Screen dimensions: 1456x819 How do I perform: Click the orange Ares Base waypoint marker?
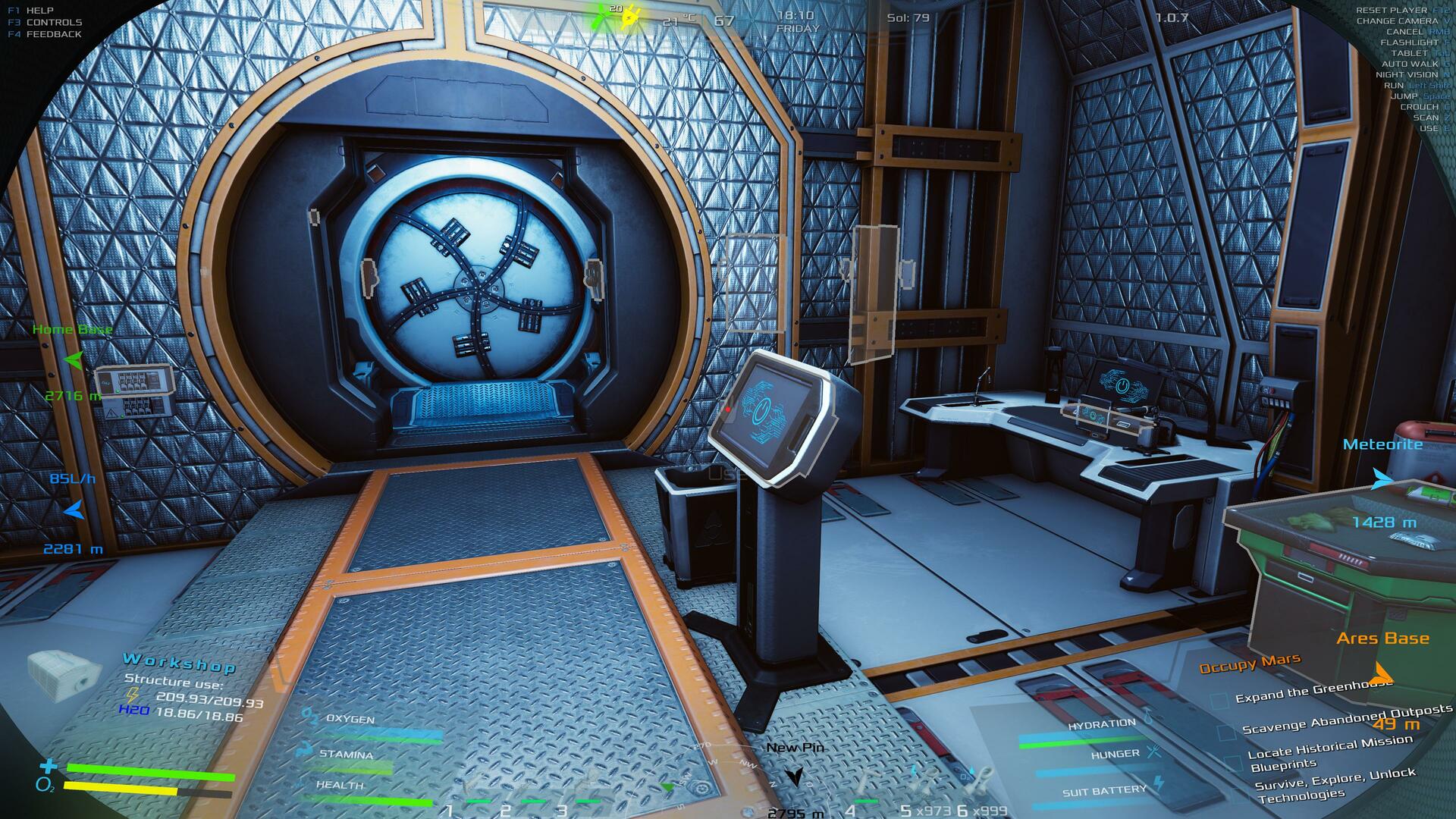[x=1383, y=673]
